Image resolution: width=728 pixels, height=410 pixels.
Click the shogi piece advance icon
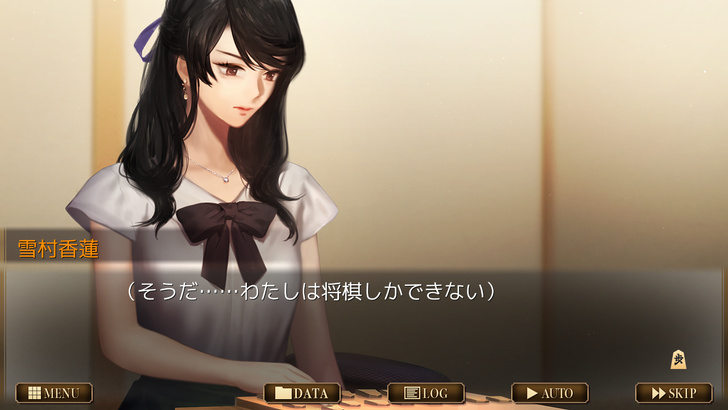coord(678,359)
